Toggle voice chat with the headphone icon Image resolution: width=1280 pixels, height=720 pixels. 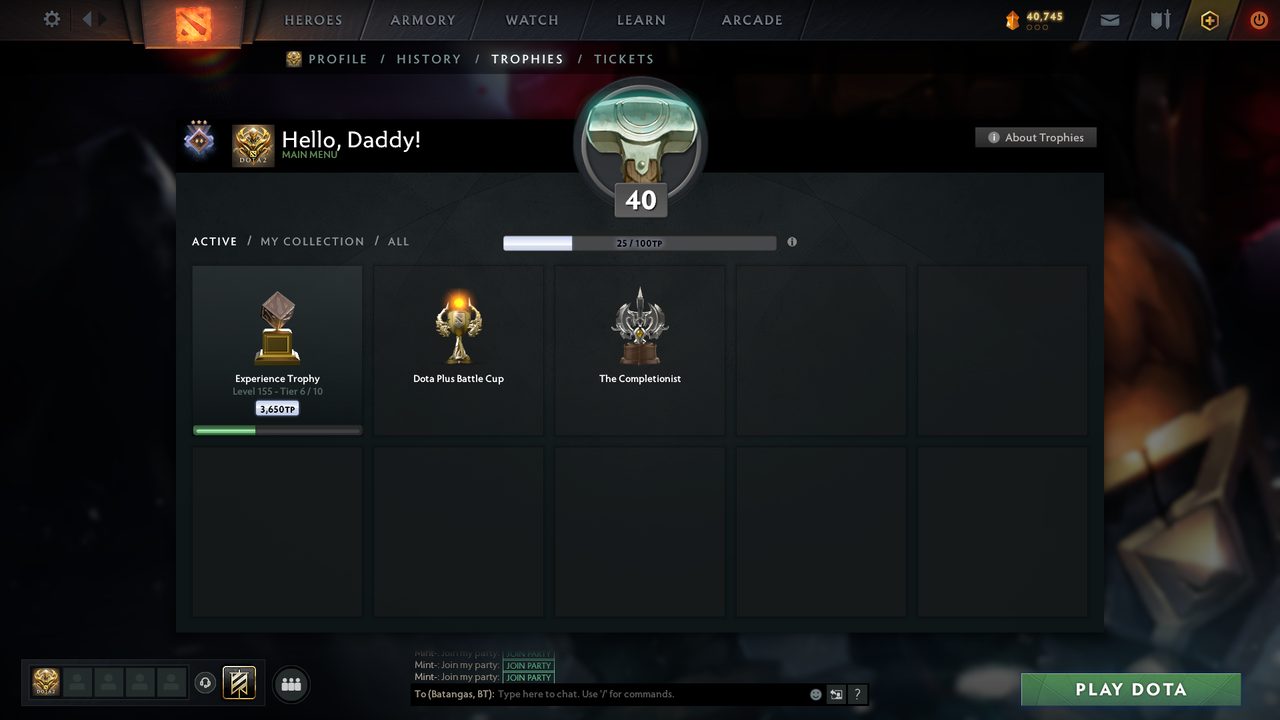click(x=206, y=683)
